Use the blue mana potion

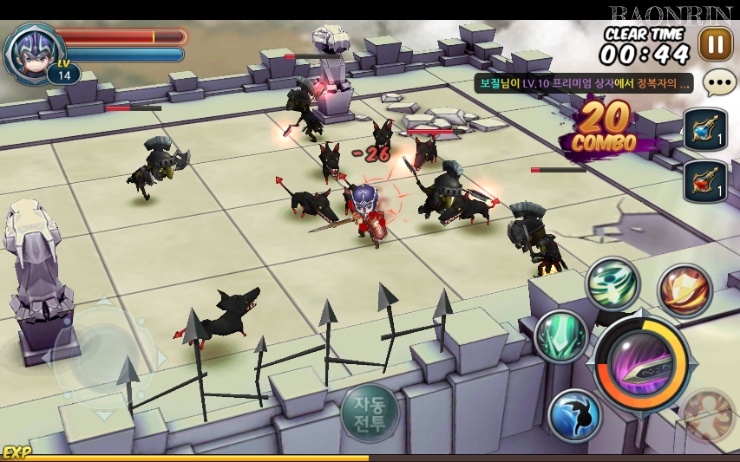click(x=704, y=130)
